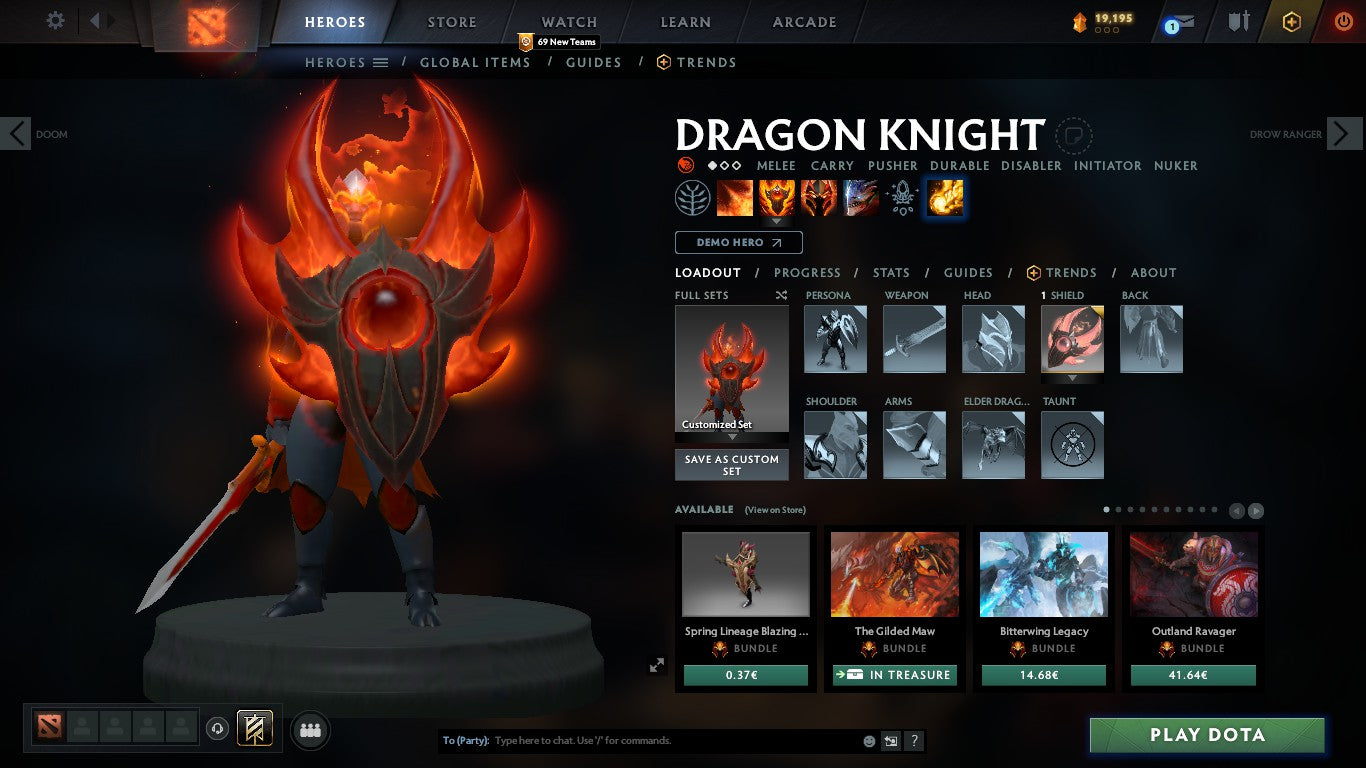
Task: Click the Bitterwing Legacy bundle thumbnail
Action: pos(1043,573)
